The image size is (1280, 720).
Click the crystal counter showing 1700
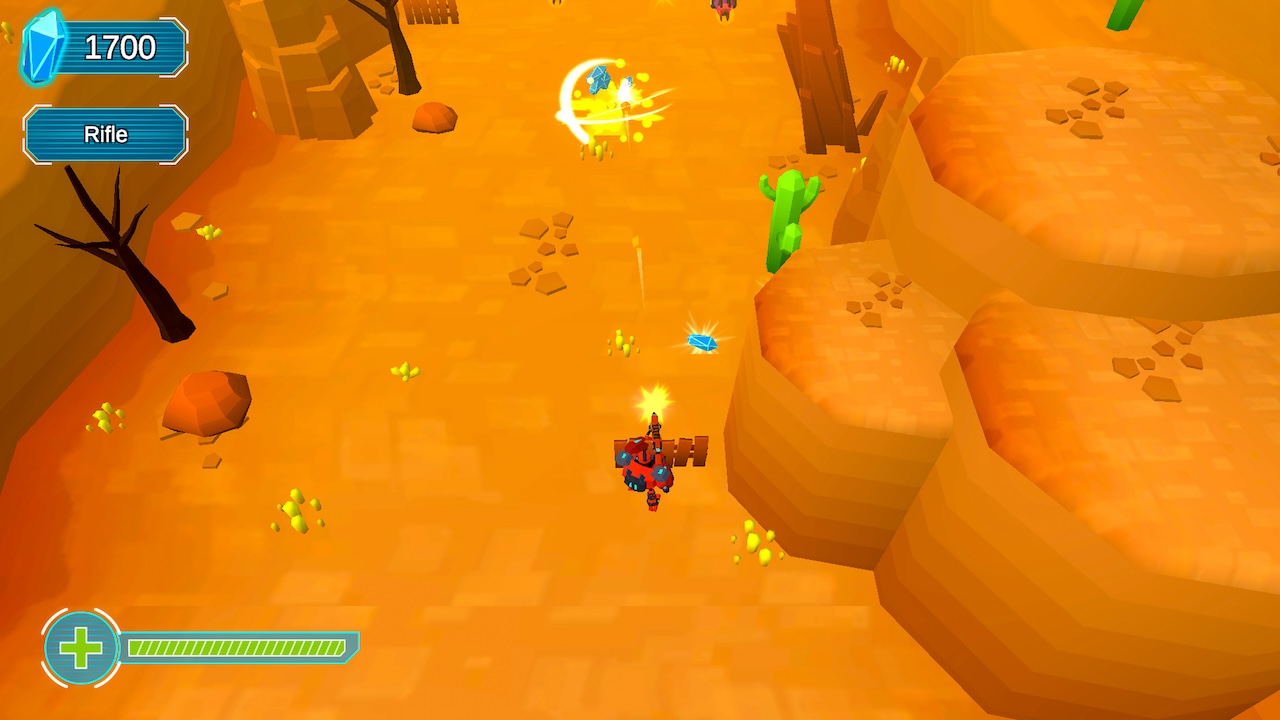(x=119, y=46)
